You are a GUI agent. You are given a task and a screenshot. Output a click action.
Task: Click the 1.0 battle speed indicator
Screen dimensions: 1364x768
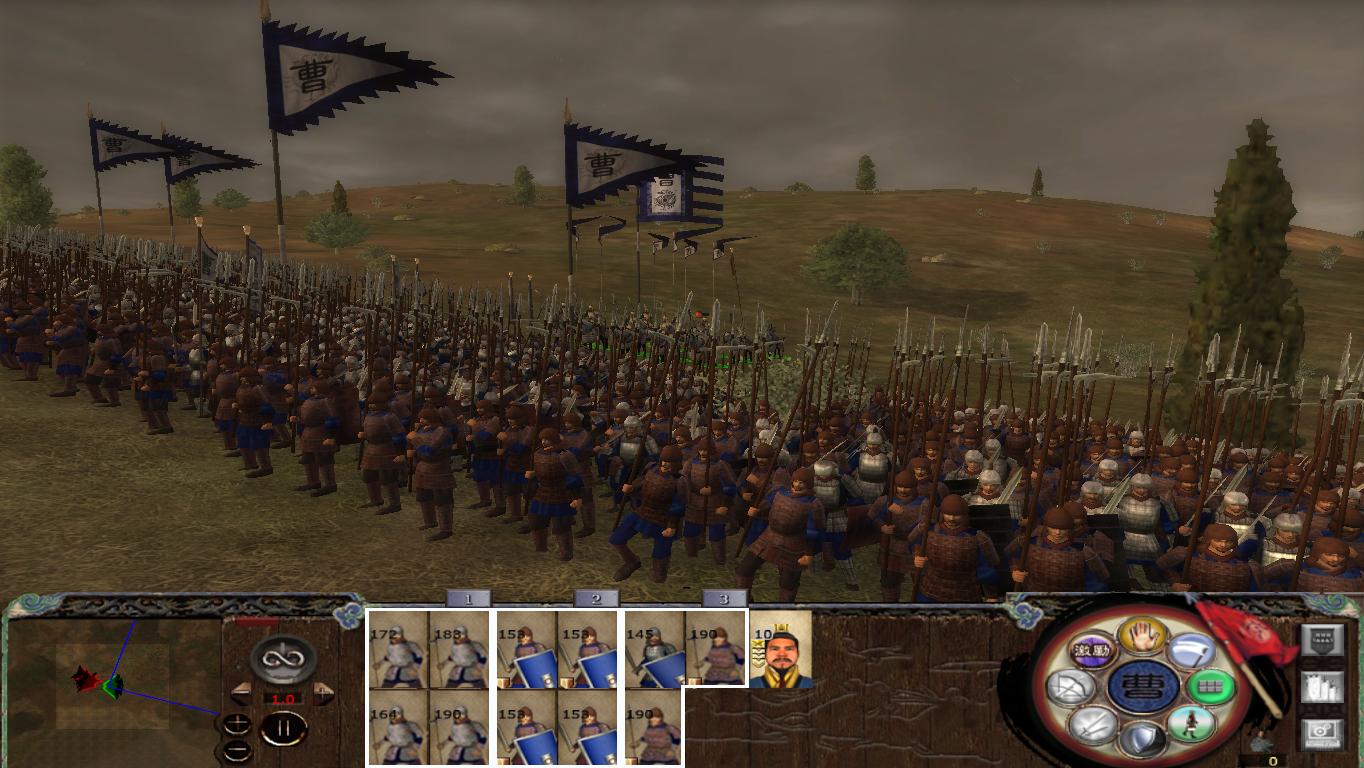(x=282, y=698)
